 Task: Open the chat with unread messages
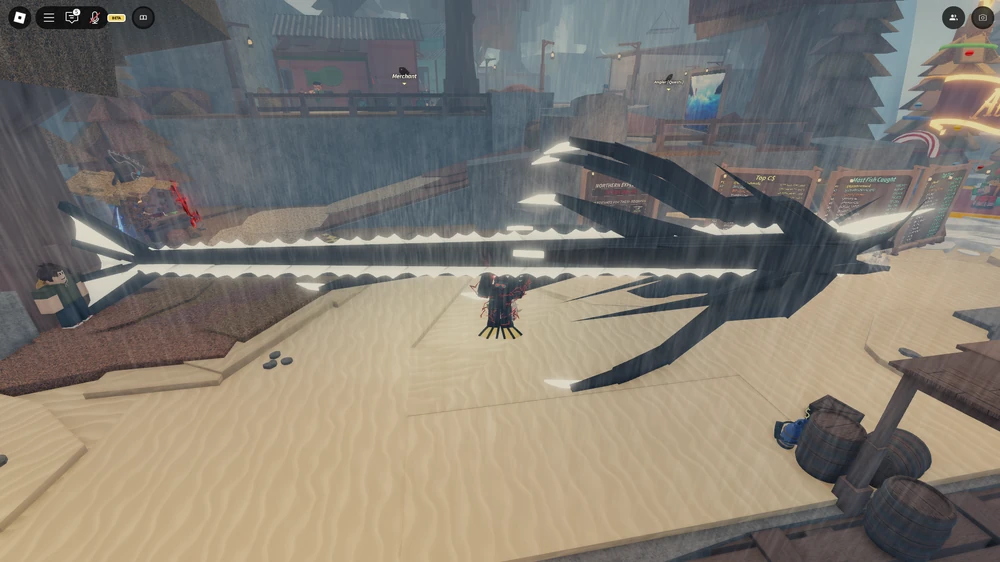[x=71, y=17]
